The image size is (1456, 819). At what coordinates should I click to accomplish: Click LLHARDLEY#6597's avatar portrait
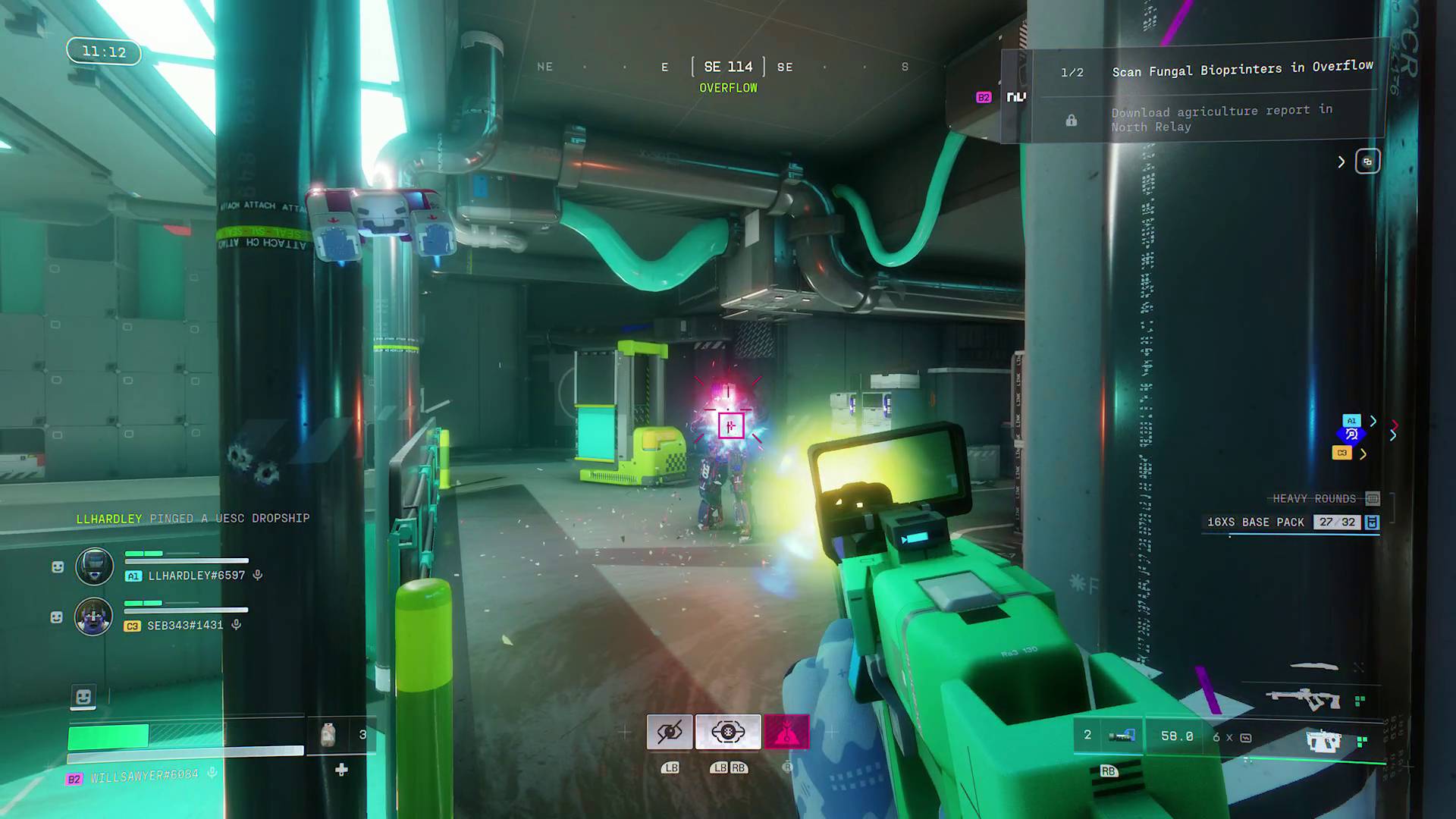point(94,566)
